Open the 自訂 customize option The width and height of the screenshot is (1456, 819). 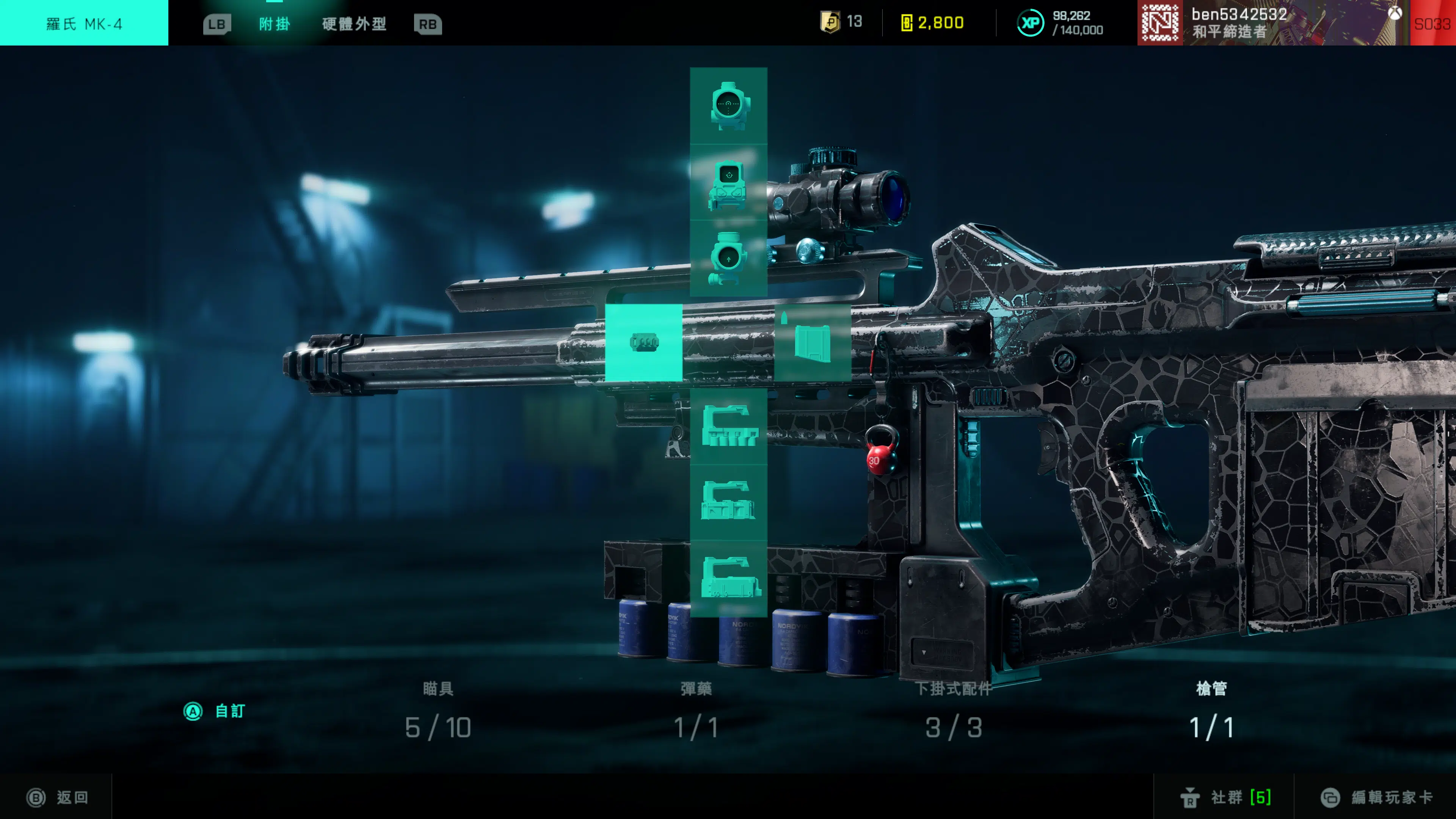click(215, 711)
